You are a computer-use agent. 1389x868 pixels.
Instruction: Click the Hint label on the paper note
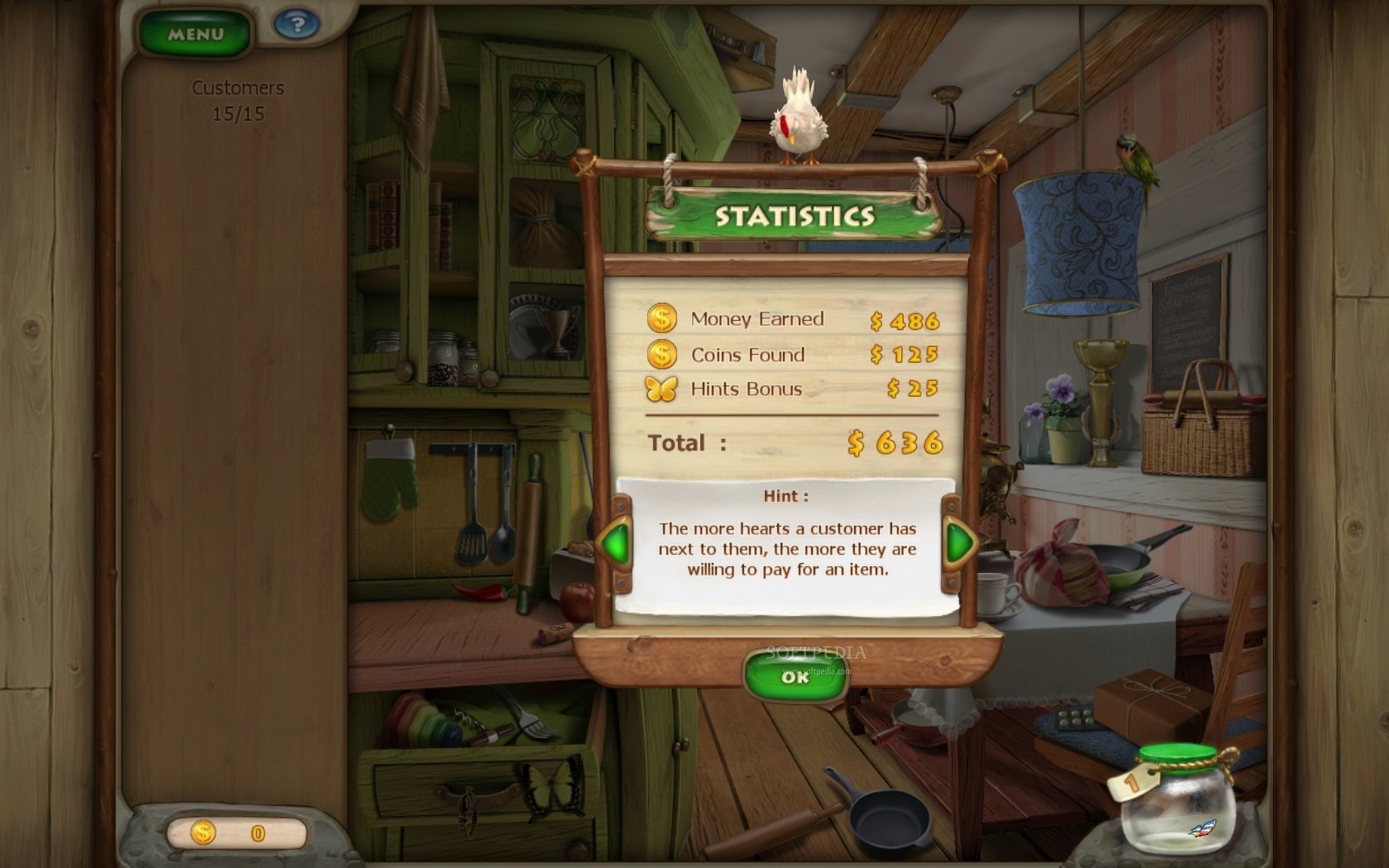point(784,496)
